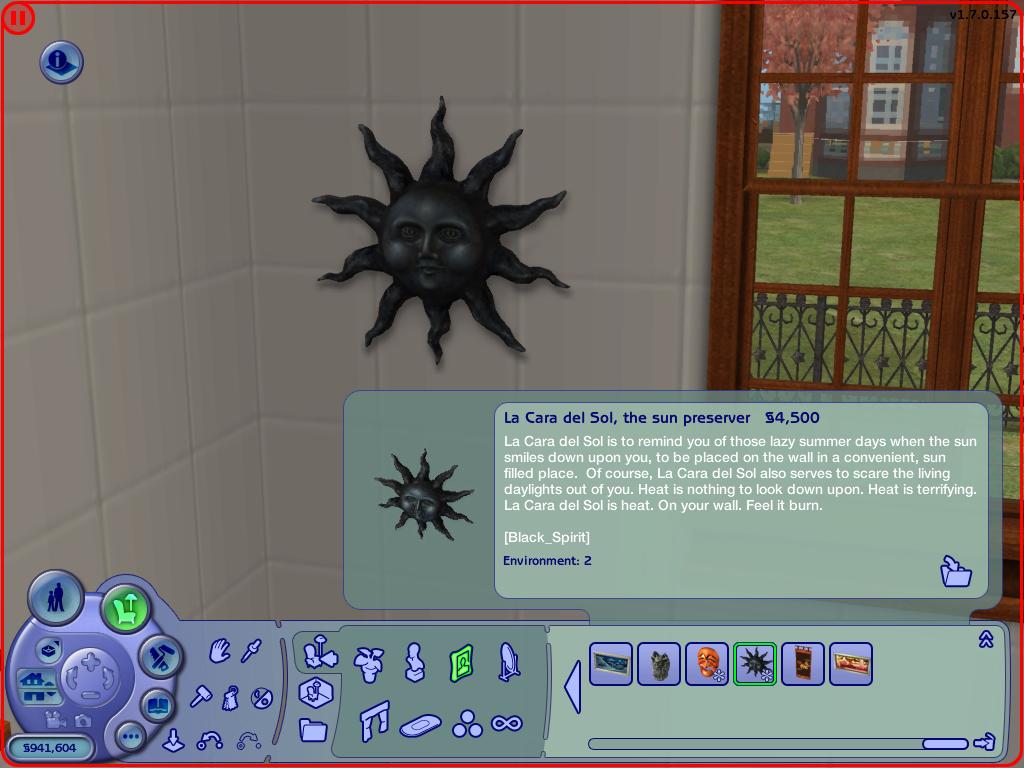Switch to Build mode with the saw and roller
Image resolution: width=1024 pixels, height=768 pixels.
coord(159,656)
